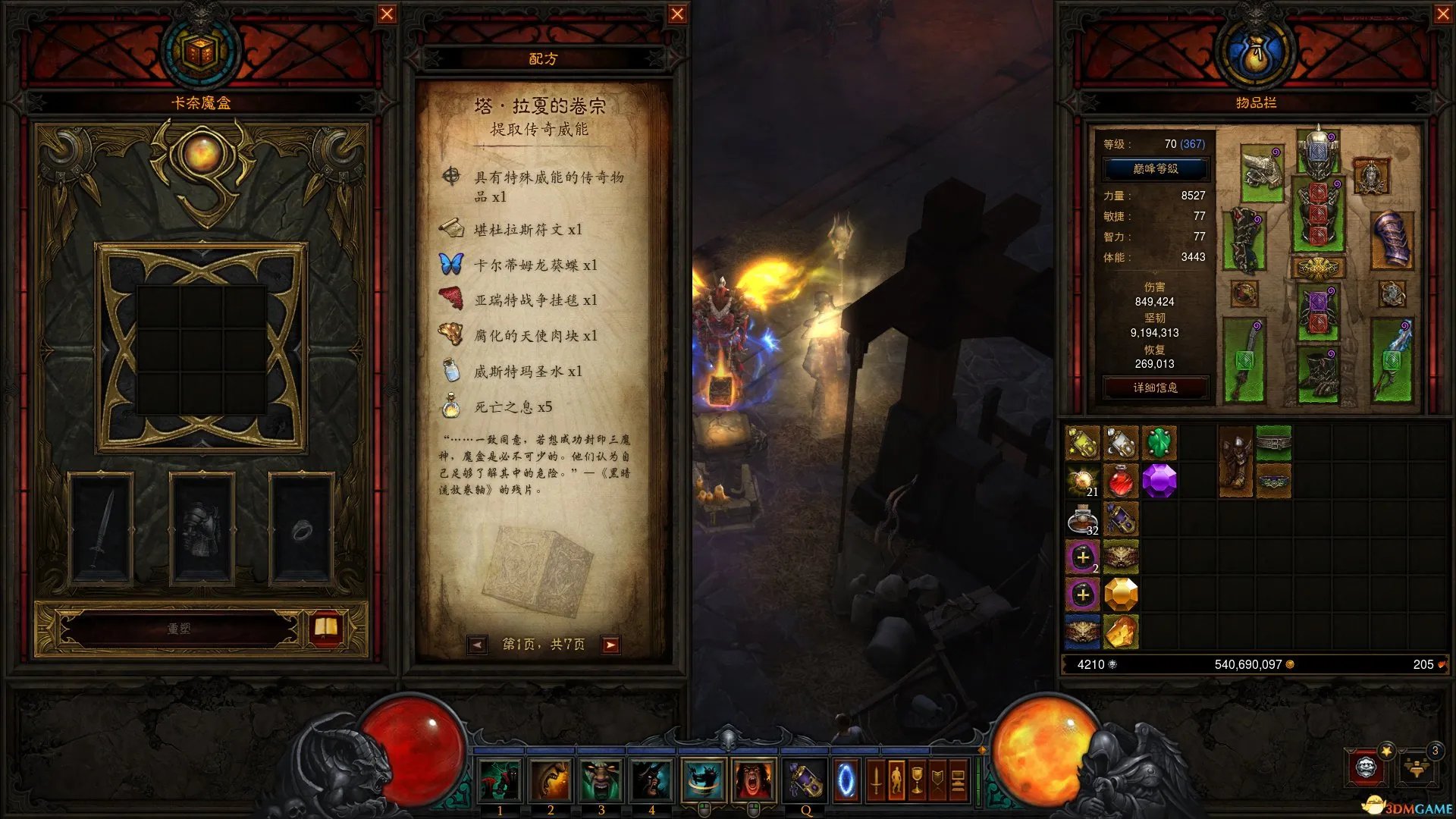1456x819 pixels.
Task: Open the Paragon level (巅峰等级) button
Action: point(1155,168)
